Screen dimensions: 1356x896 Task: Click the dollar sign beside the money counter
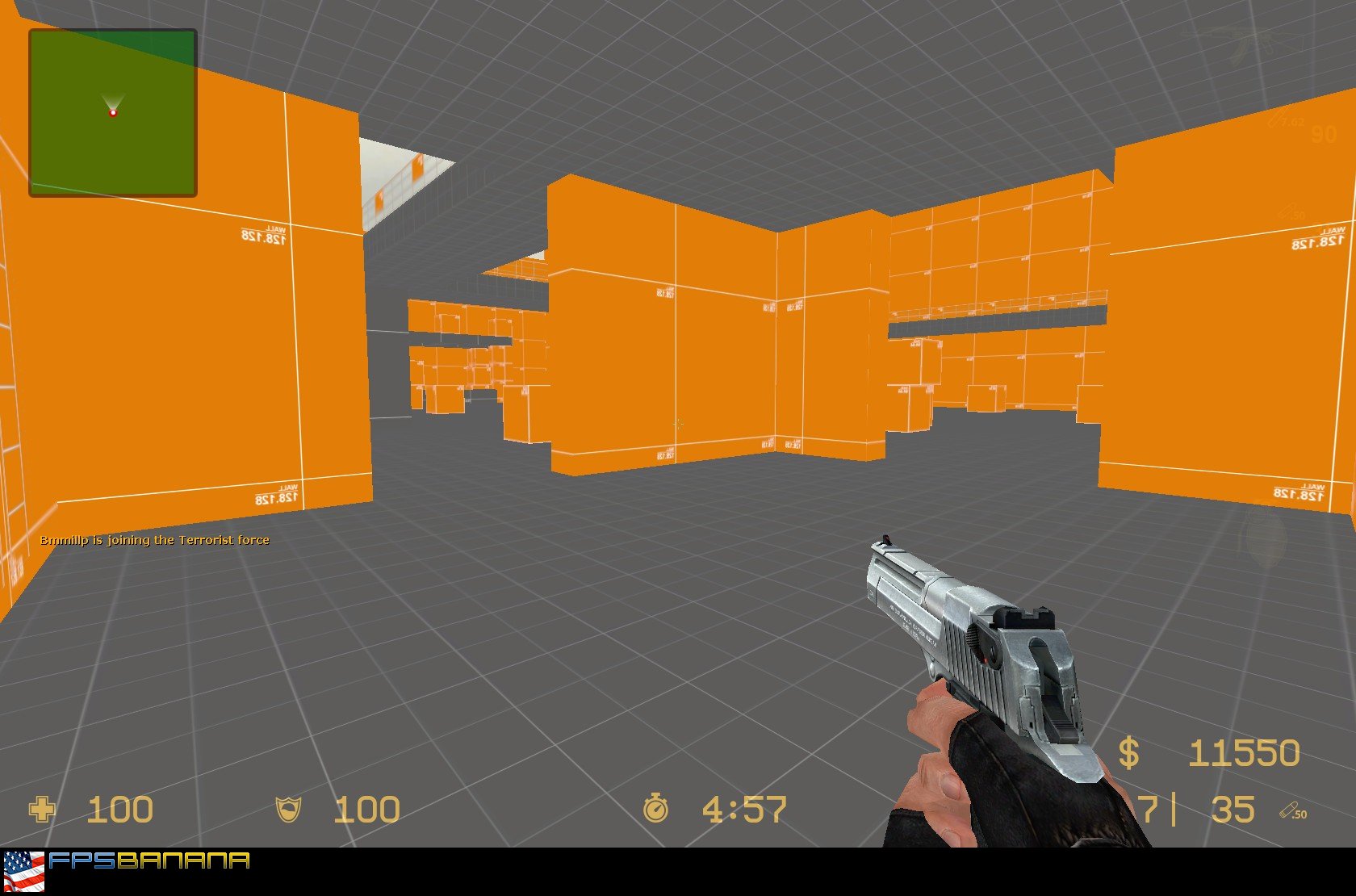(1130, 752)
